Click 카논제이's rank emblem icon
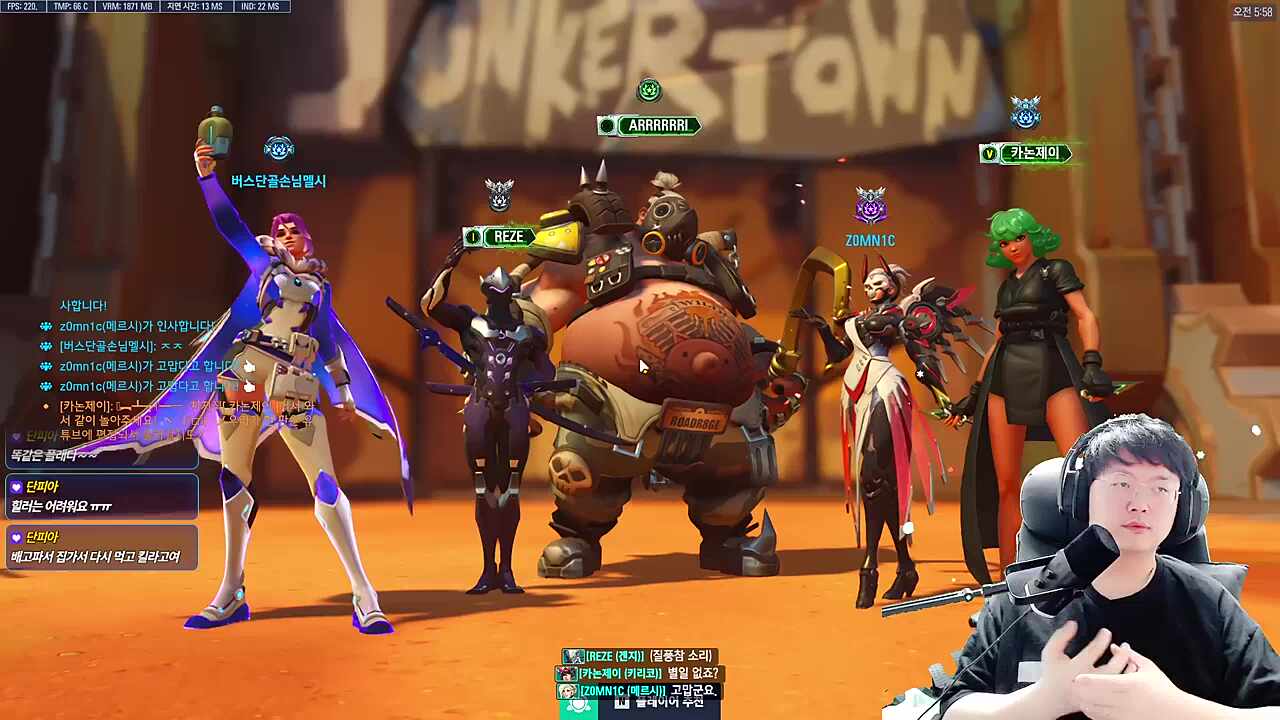Screen dimensions: 1280x720 click(1025, 112)
